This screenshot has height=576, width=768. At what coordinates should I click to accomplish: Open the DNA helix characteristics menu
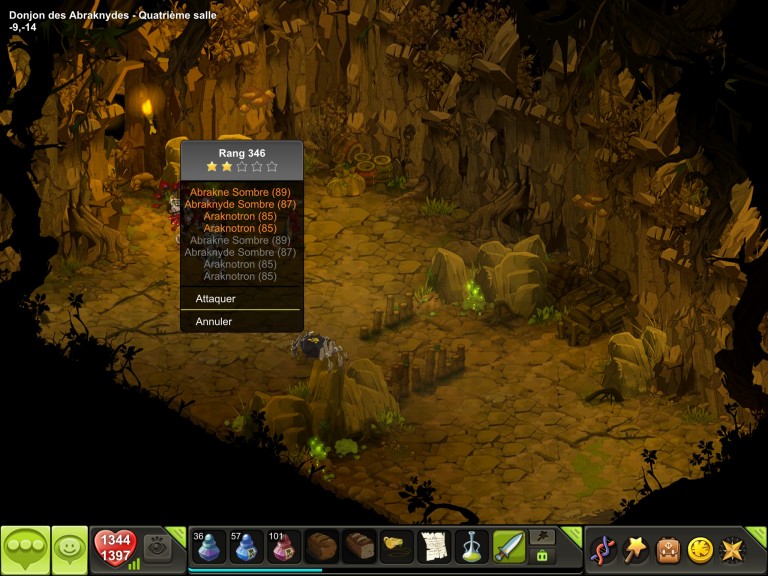(x=603, y=549)
